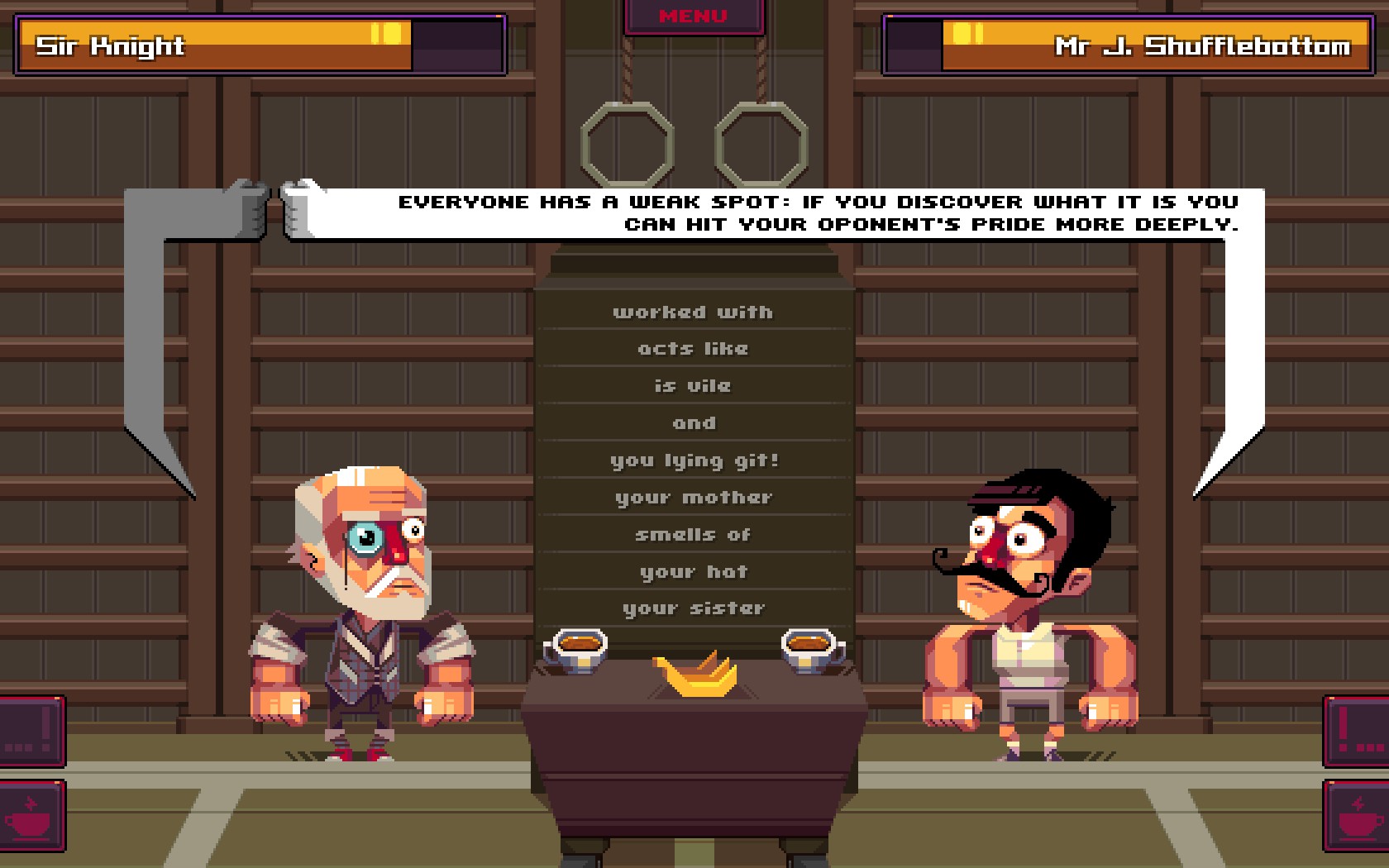Screen dimensions: 1389x868
Task: Select 'your sister' at the list bottom
Action: click(x=694, y=608)
